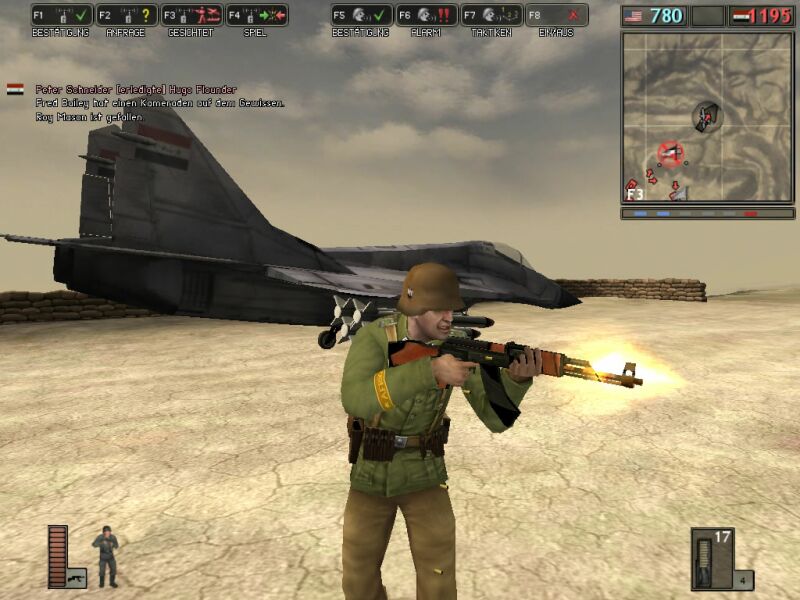This screenshot has height=600, width=800.
Task: Select the F2 Anfrage radio command
Action: pos(127,15)
